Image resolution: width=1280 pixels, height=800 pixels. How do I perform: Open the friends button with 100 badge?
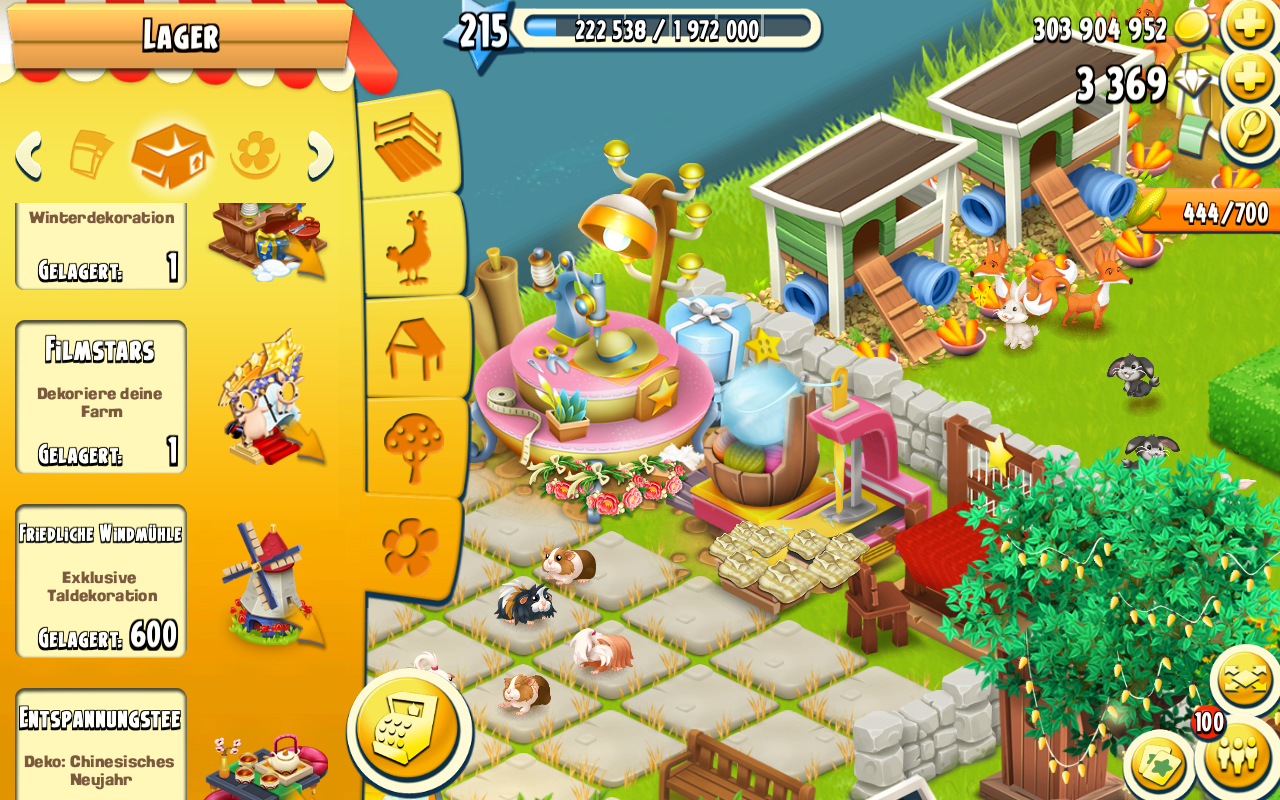[x=1238, y=756]
